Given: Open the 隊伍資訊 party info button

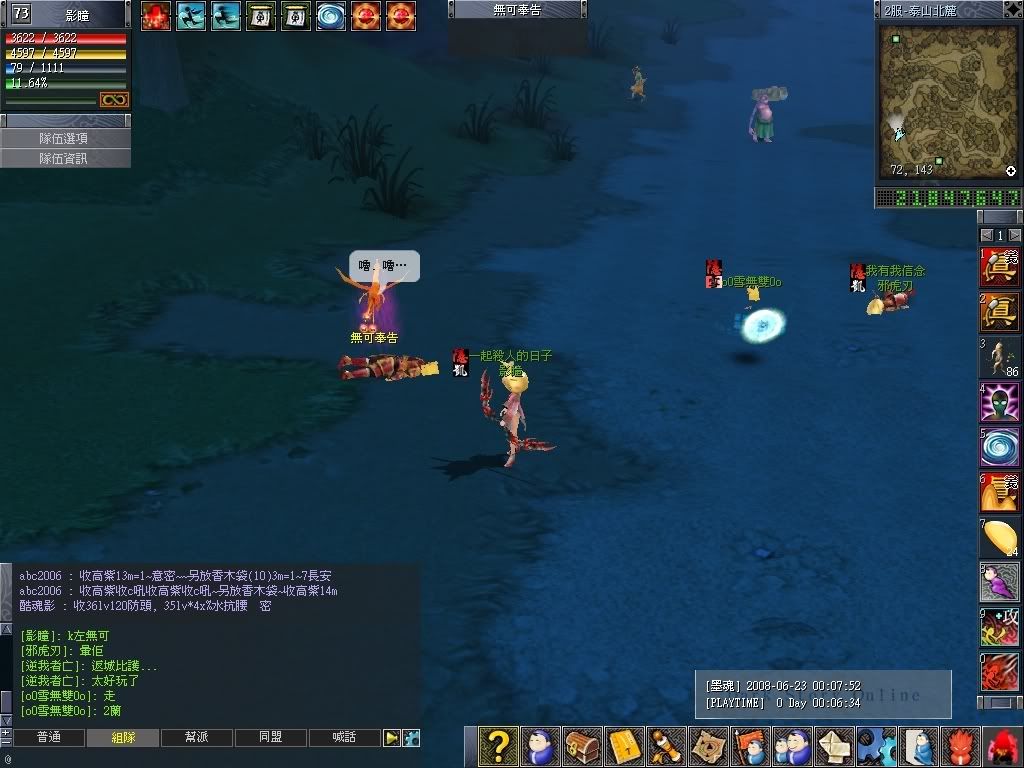Looking at the screenshot, I should pyautogui.click(x=65, y=158).
